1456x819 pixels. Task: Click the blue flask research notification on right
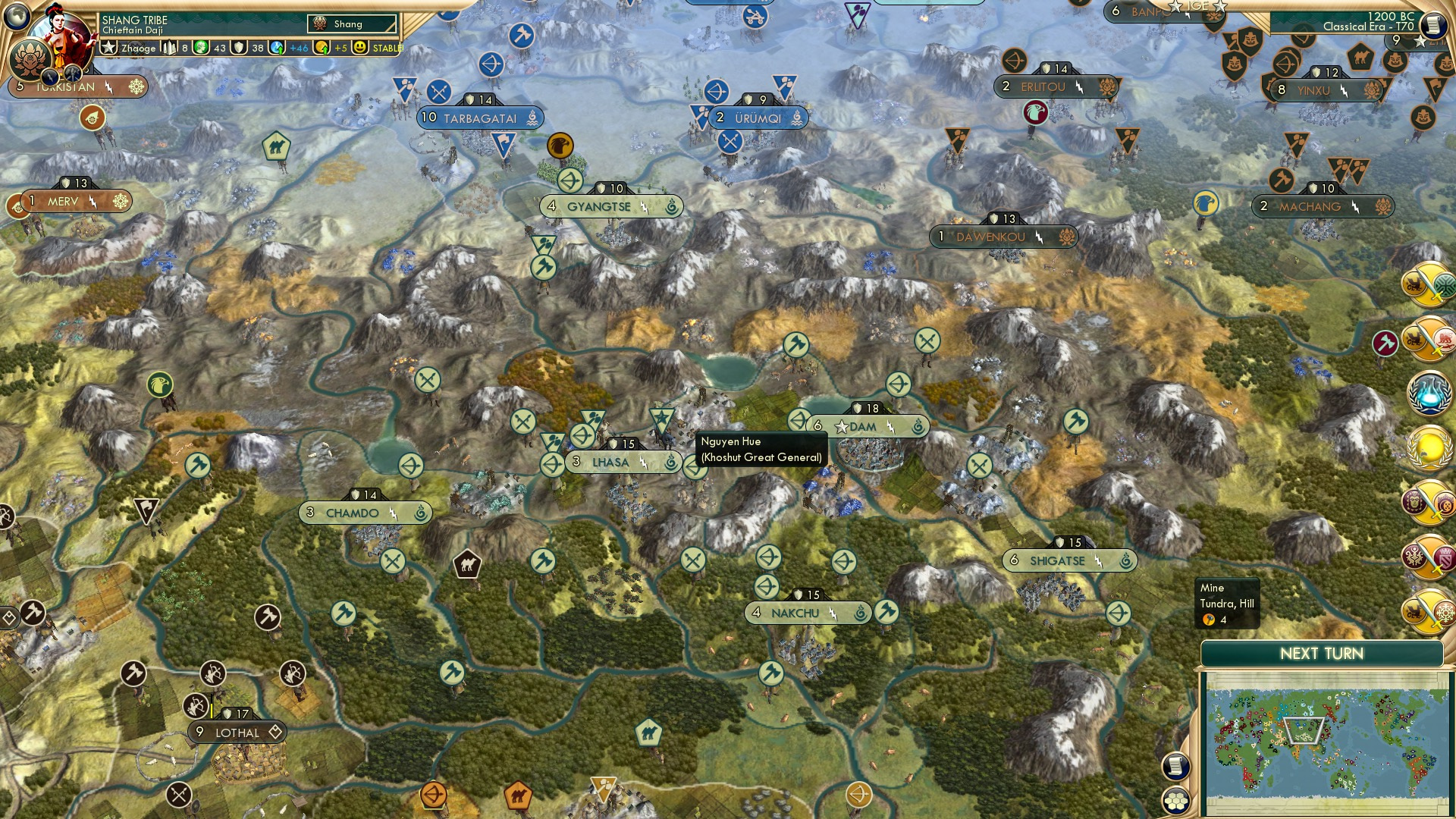(x=1429, y=394)
